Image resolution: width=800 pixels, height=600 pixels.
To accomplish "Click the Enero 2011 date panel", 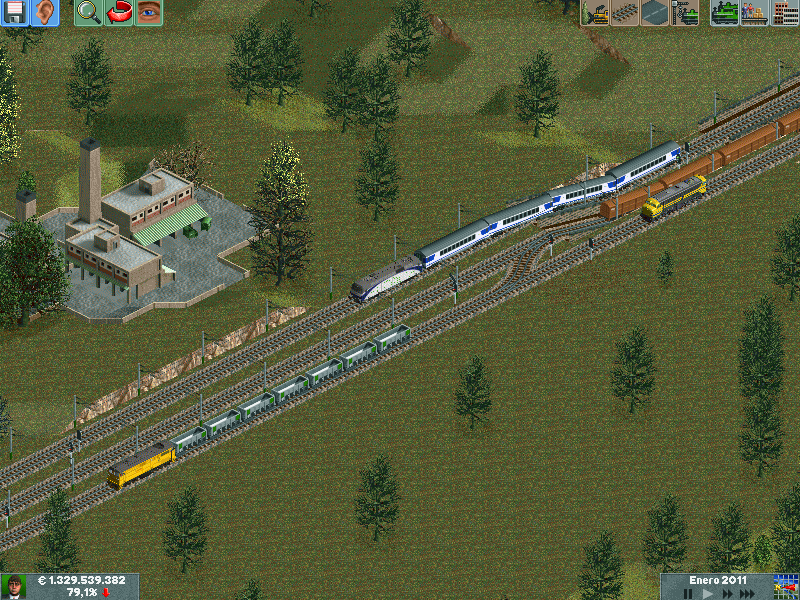I will pos(718,580).
